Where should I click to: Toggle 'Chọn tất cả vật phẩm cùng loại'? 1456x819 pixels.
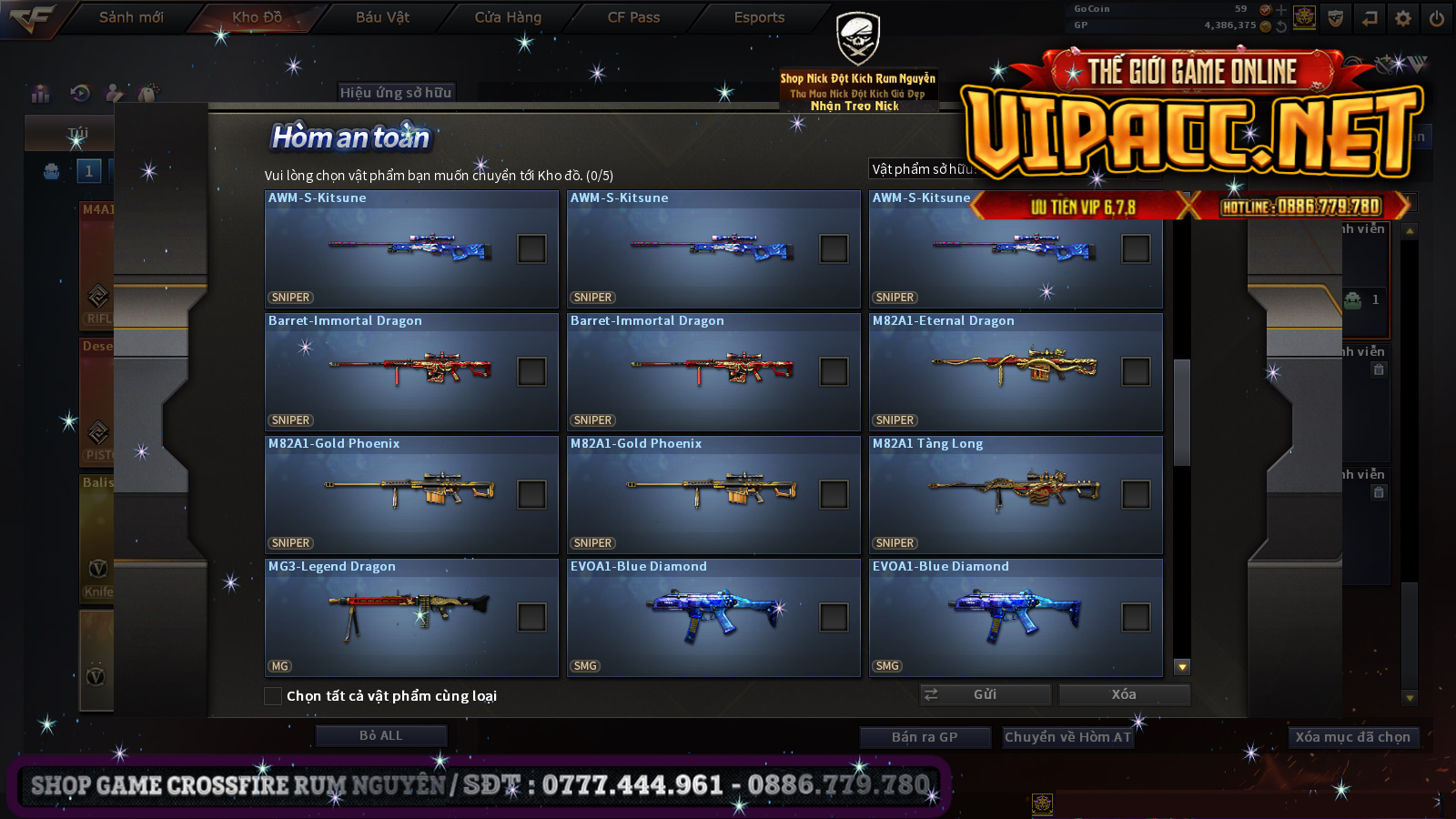click(273, 696)
